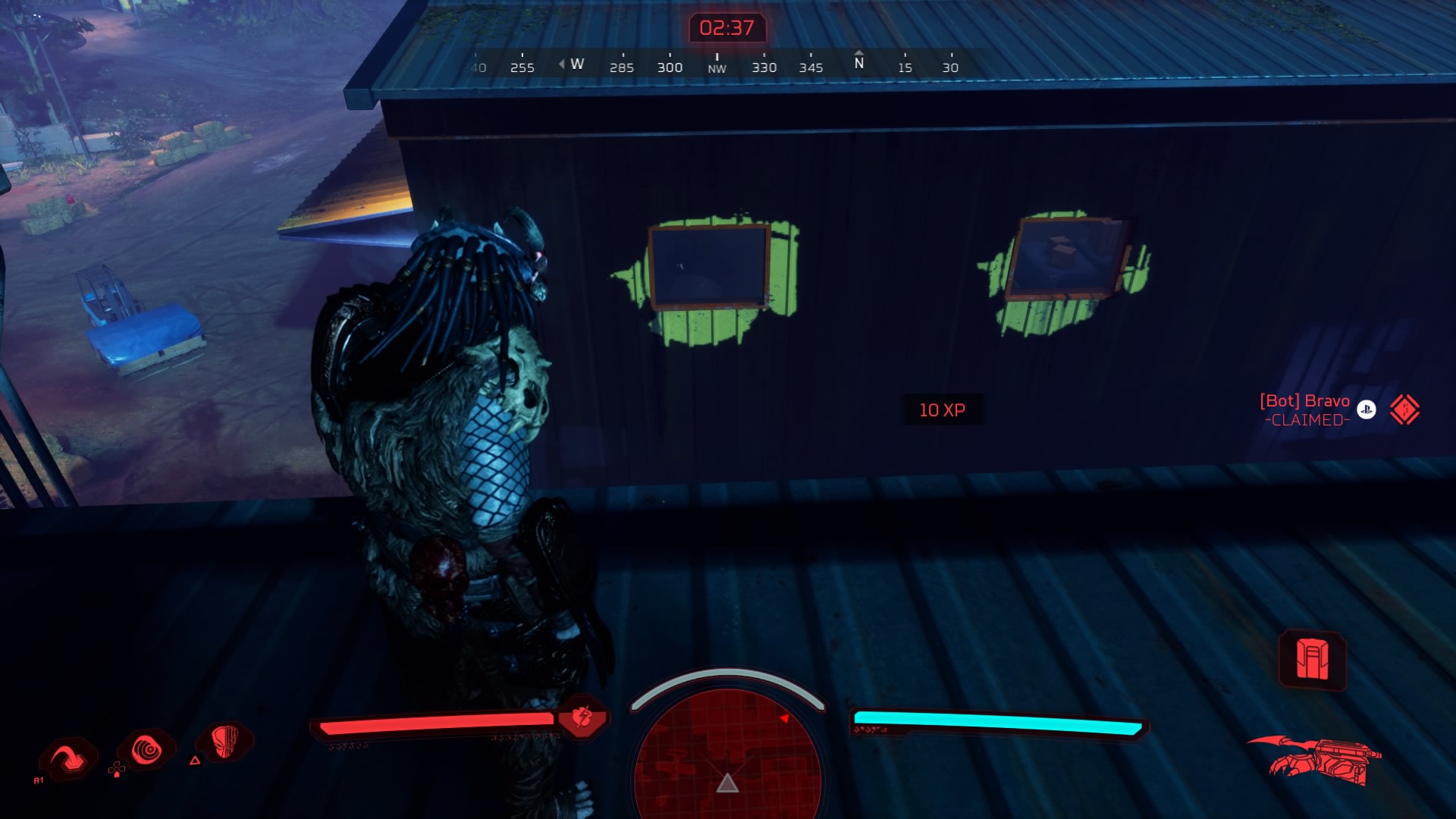Click the red diamond trophy icon

tap(1404, 409)
